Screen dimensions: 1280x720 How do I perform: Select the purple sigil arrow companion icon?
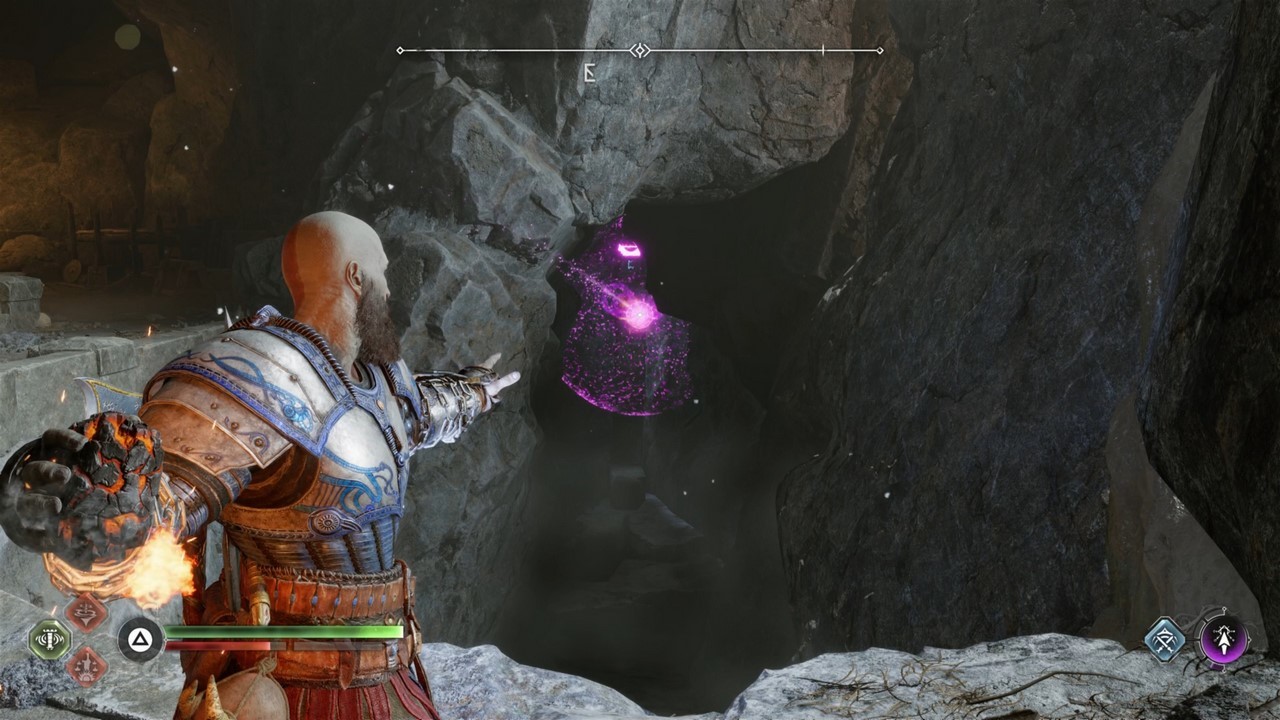1224,639
